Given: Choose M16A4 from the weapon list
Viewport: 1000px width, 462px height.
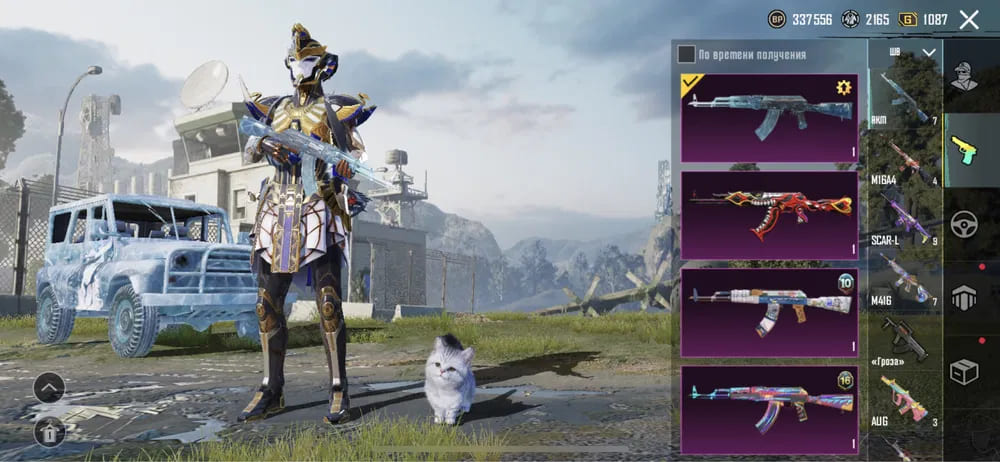Looking at the screenshot, I should (904, 159).
